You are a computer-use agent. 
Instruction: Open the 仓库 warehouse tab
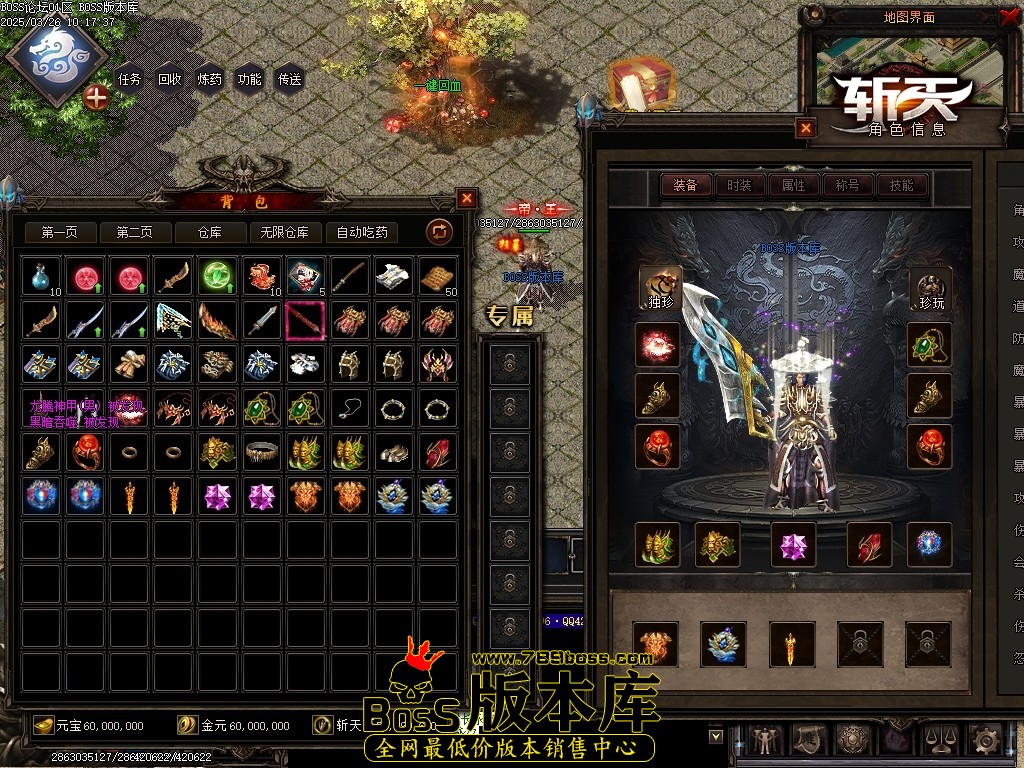coord(210,232)
